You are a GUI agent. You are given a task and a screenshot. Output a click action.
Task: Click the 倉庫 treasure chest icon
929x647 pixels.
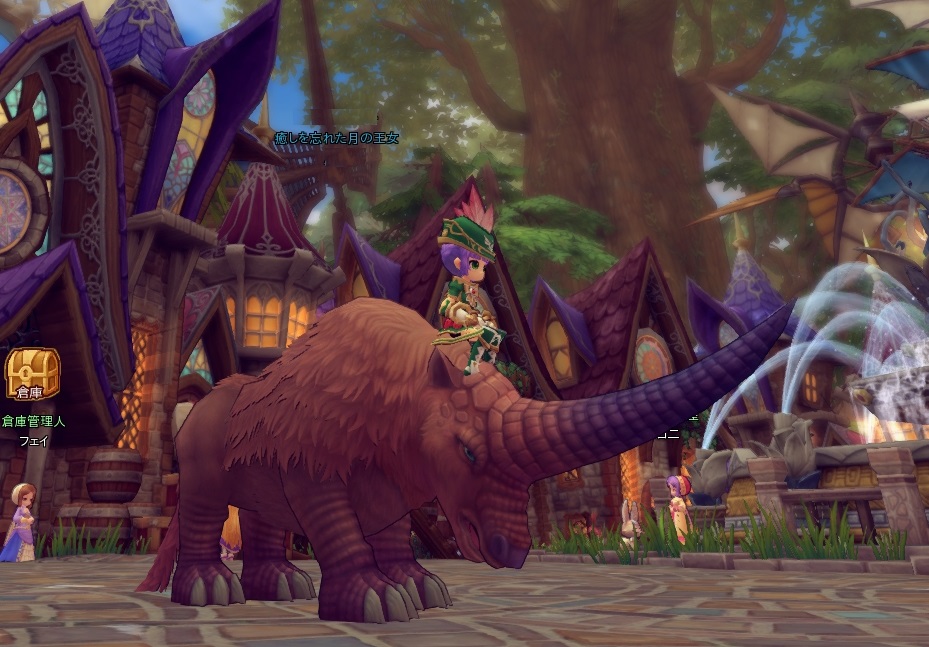point(32,374)
